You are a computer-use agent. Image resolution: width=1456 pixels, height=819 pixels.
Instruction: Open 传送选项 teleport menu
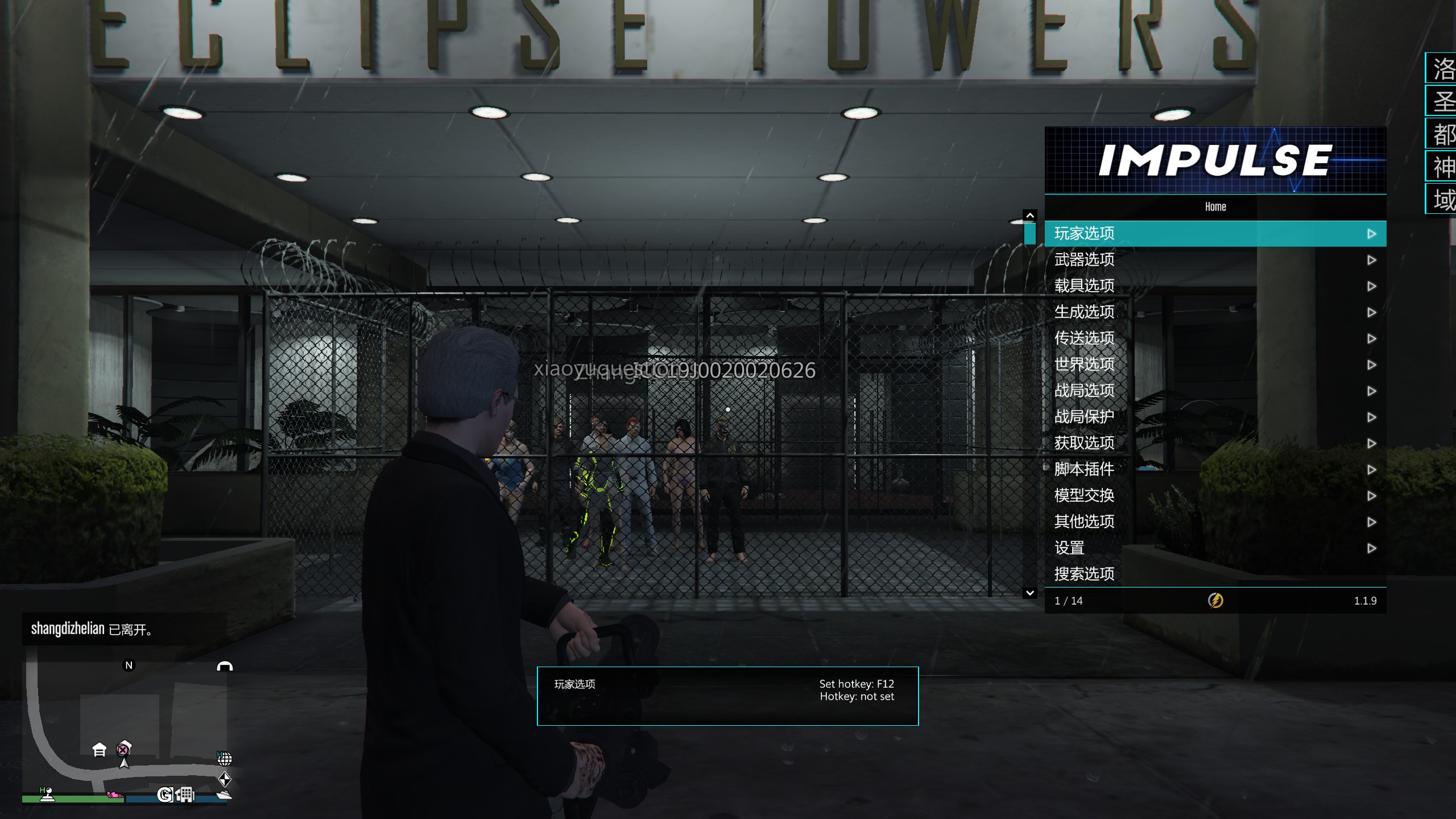coord(1215,338)
